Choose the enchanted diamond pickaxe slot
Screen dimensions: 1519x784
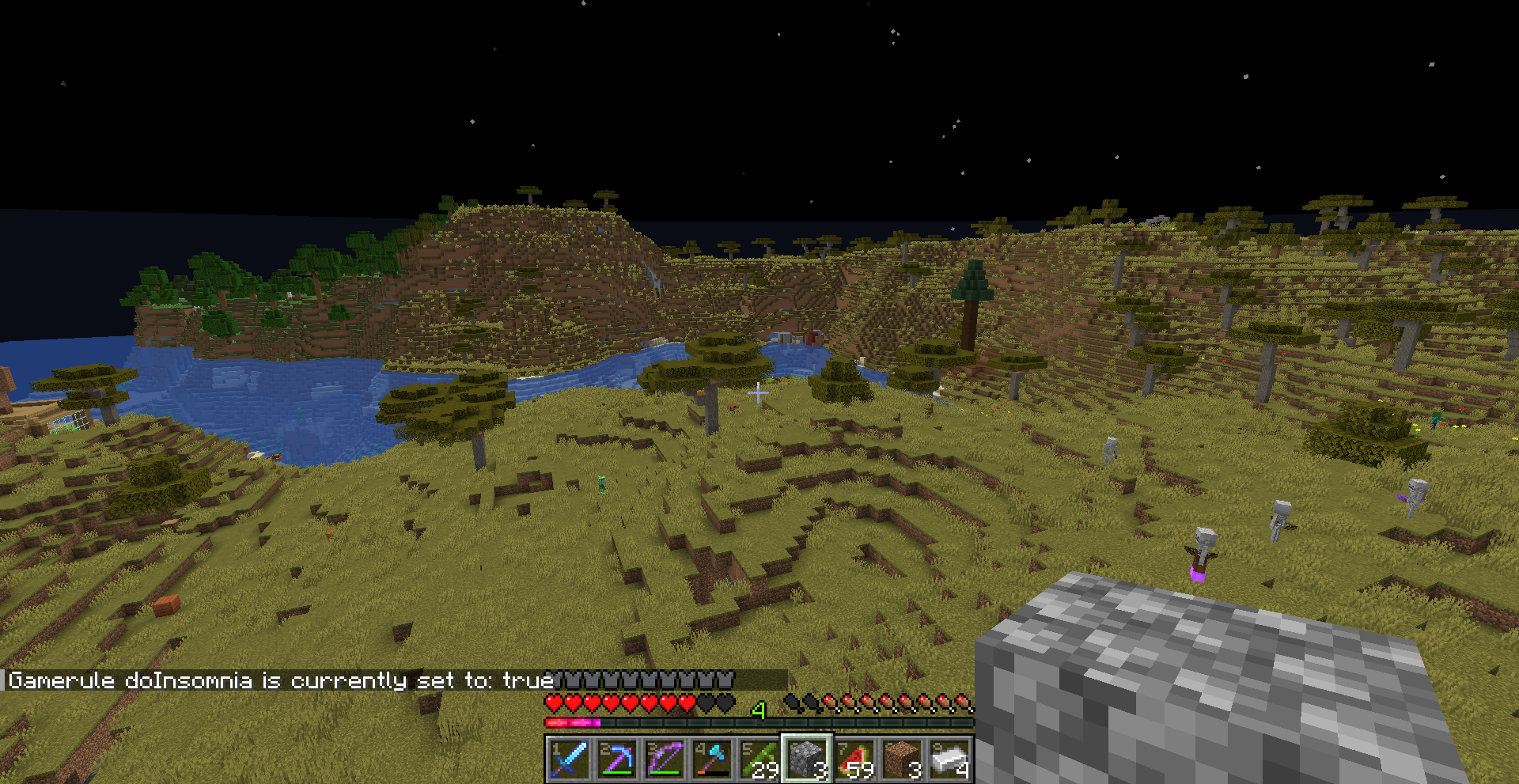point(616,759)
